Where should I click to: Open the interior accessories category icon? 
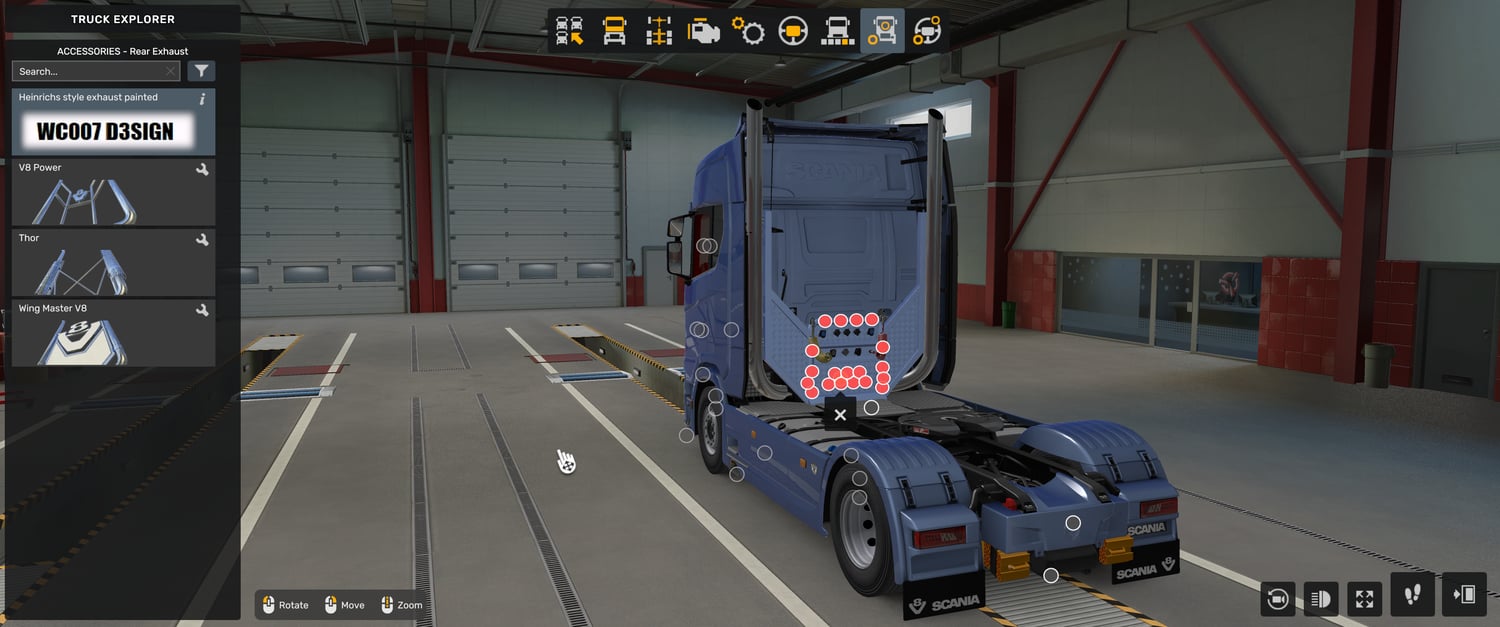(x=927, y=31)
